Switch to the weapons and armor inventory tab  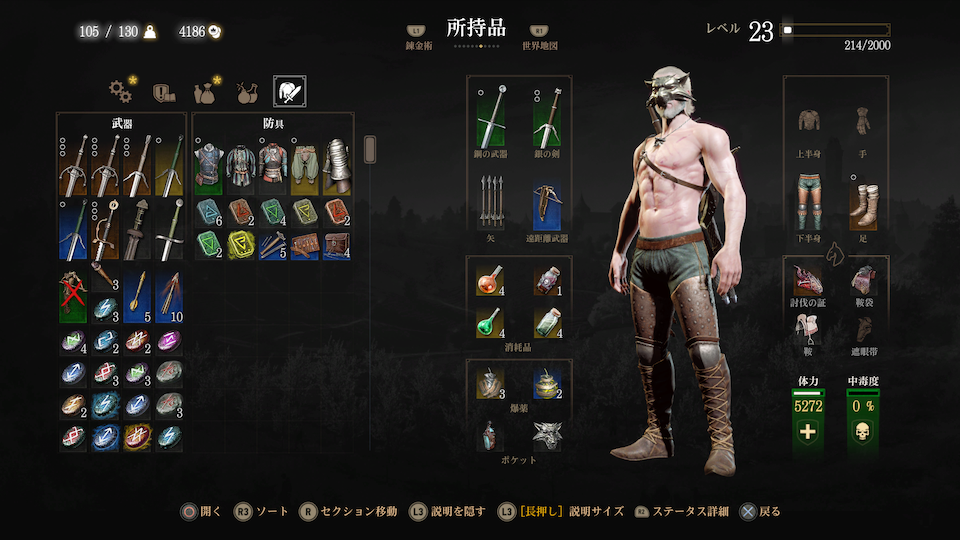[x=289, y=92]
